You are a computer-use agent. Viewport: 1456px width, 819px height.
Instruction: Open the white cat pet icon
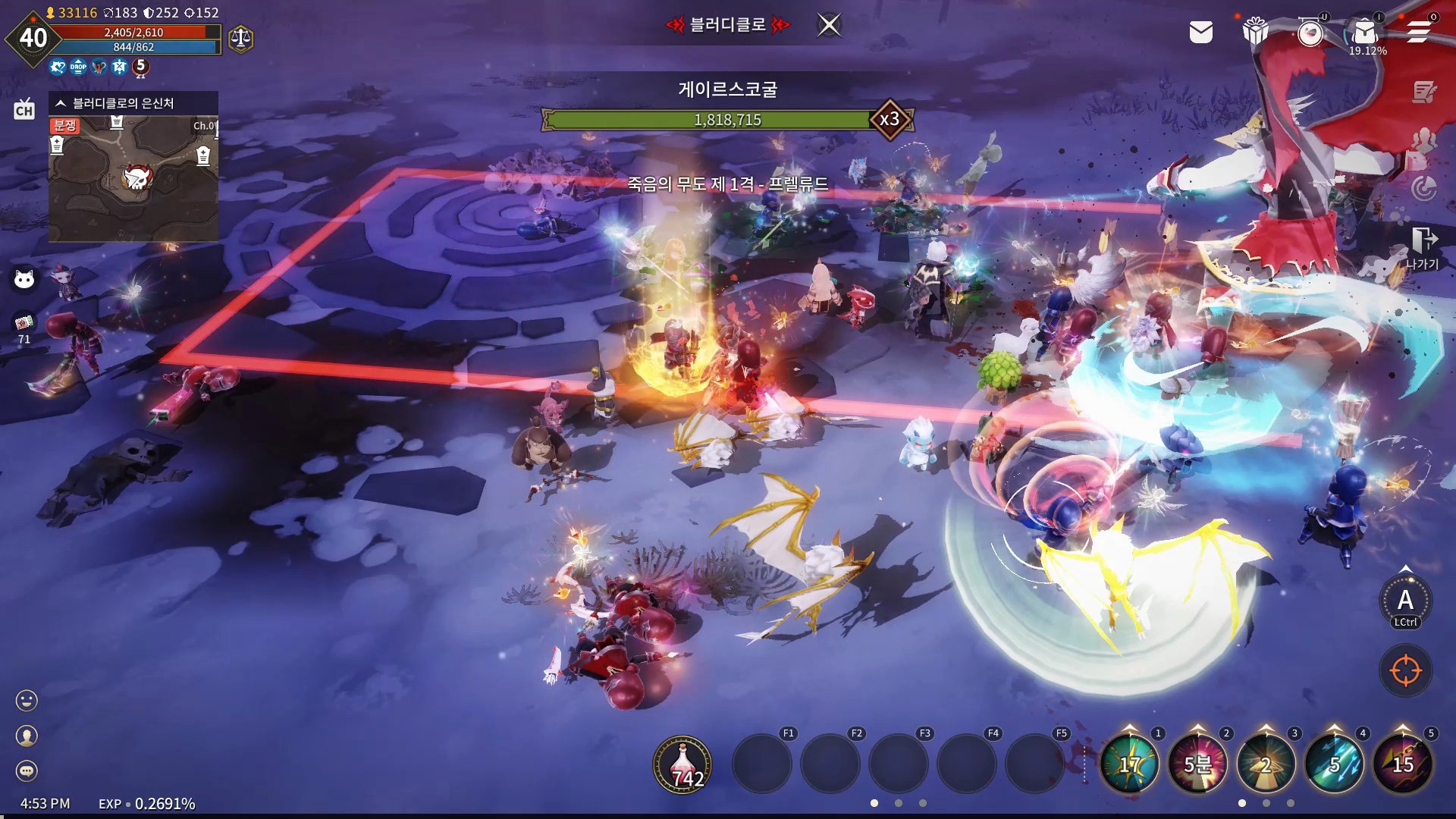tap(24, 280)
